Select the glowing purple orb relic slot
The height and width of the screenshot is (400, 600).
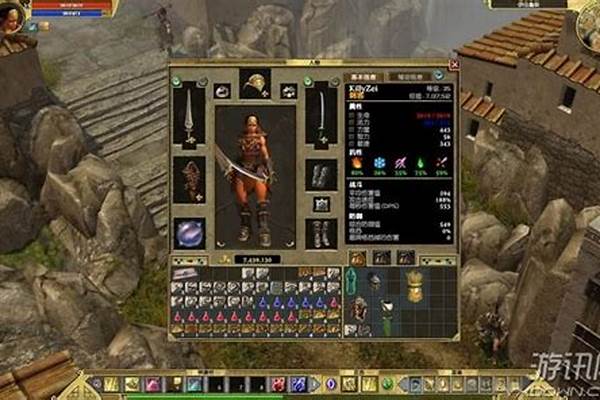[x=189, y=233]
